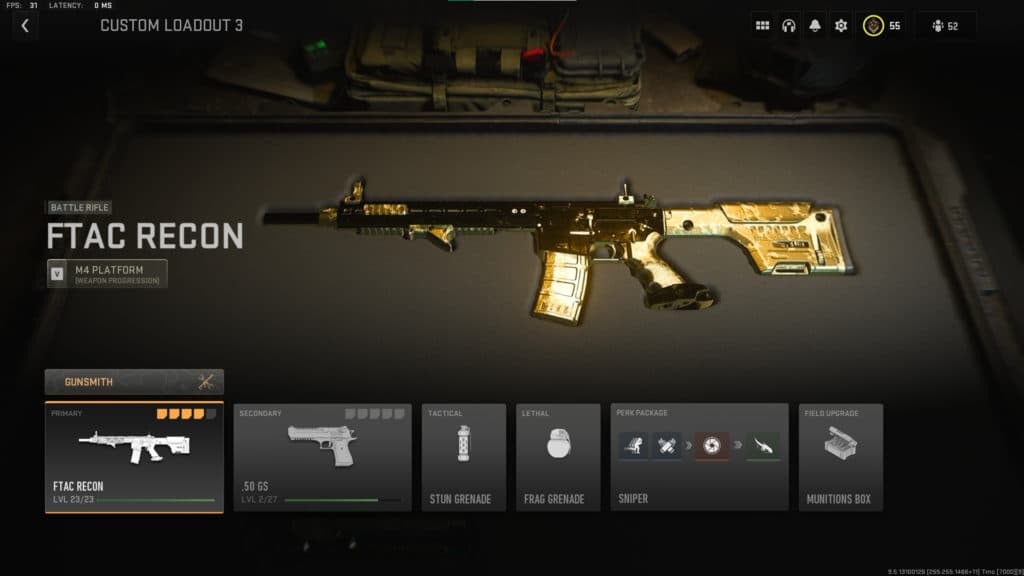This screenshot has height=576, width=1024.
Task: Open the headset voice channels icon
Action: pos(789,26)
